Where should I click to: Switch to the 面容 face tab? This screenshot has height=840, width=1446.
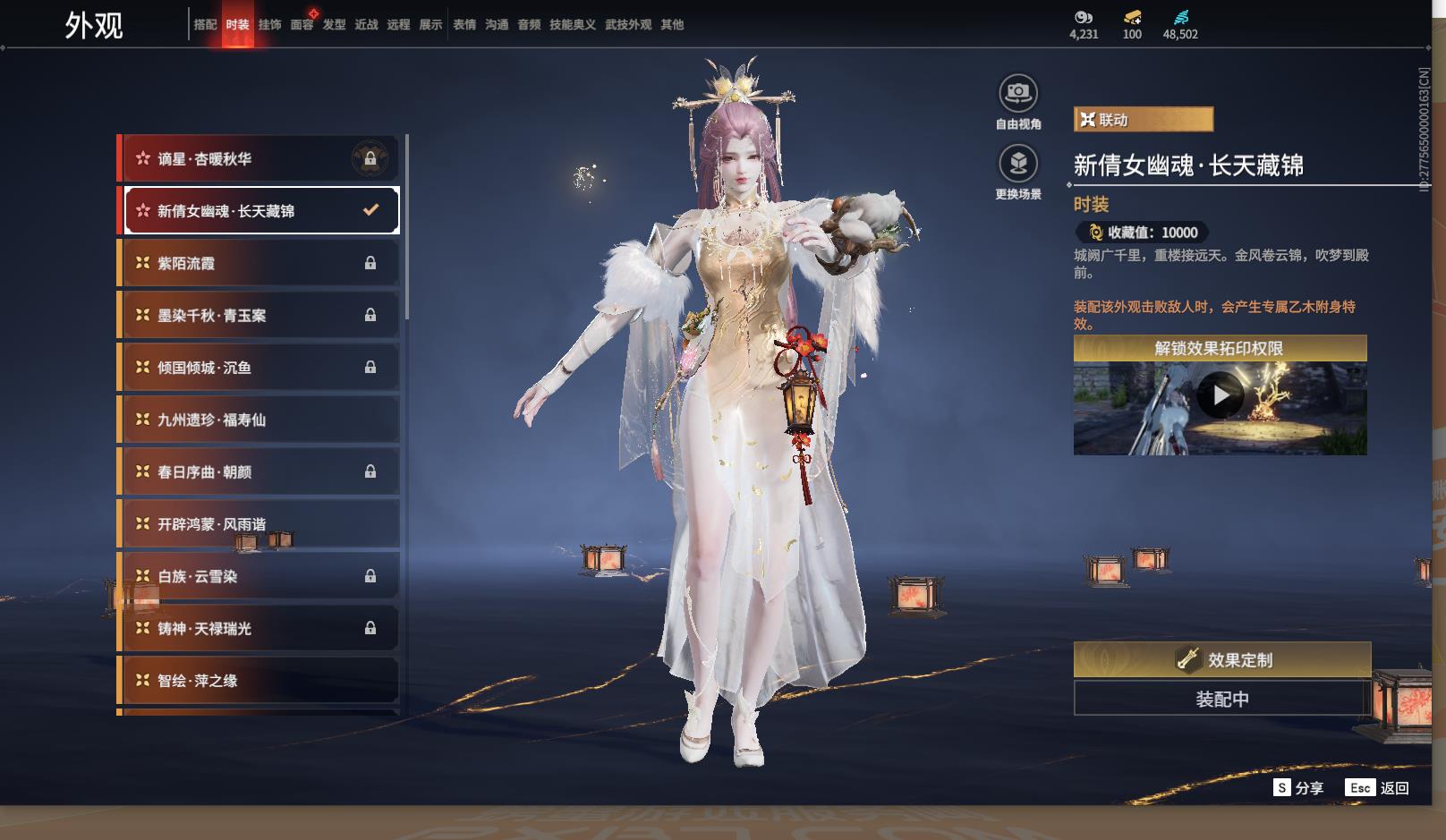pos(302,25)
